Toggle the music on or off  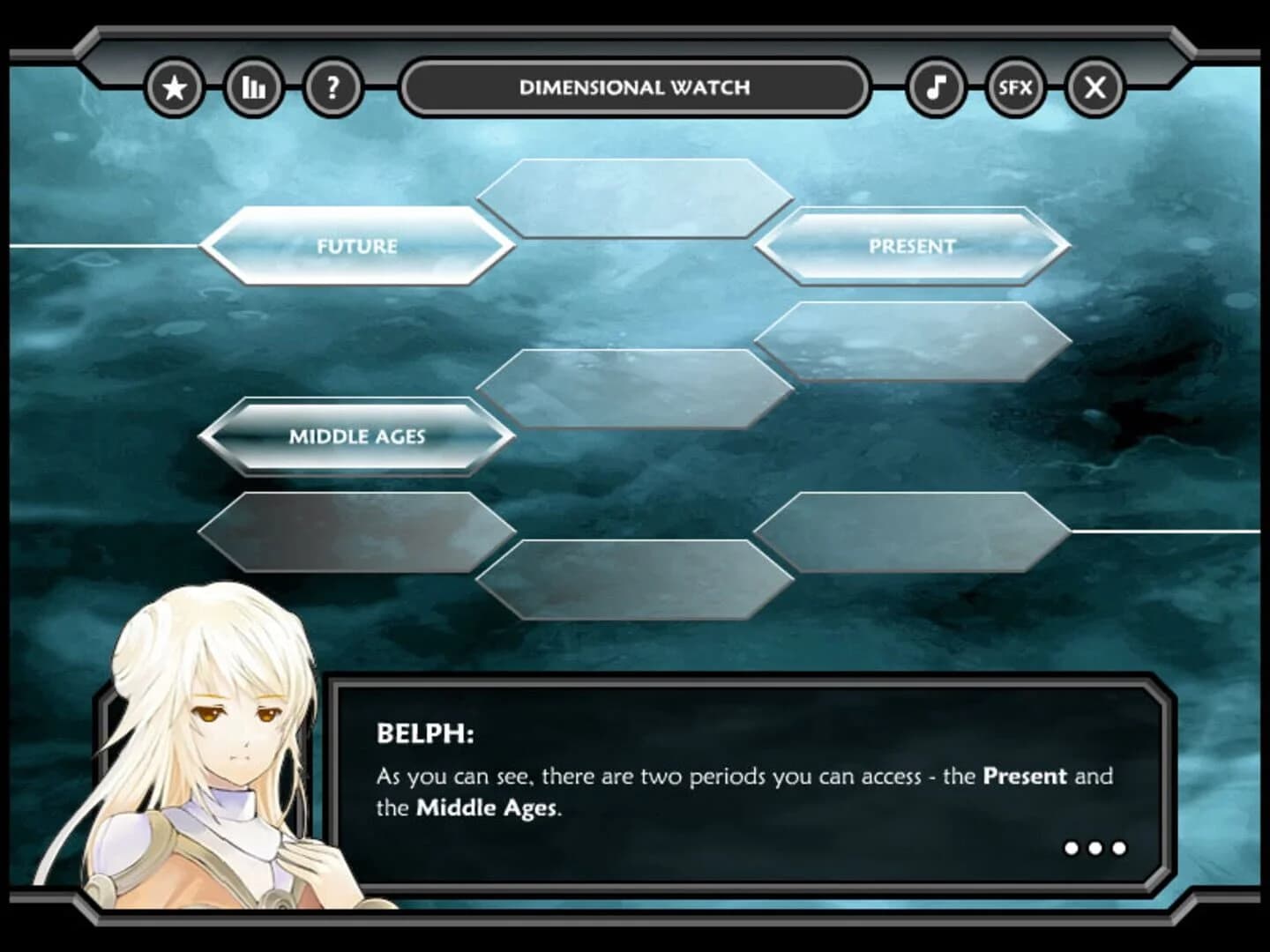pos(937,86)
